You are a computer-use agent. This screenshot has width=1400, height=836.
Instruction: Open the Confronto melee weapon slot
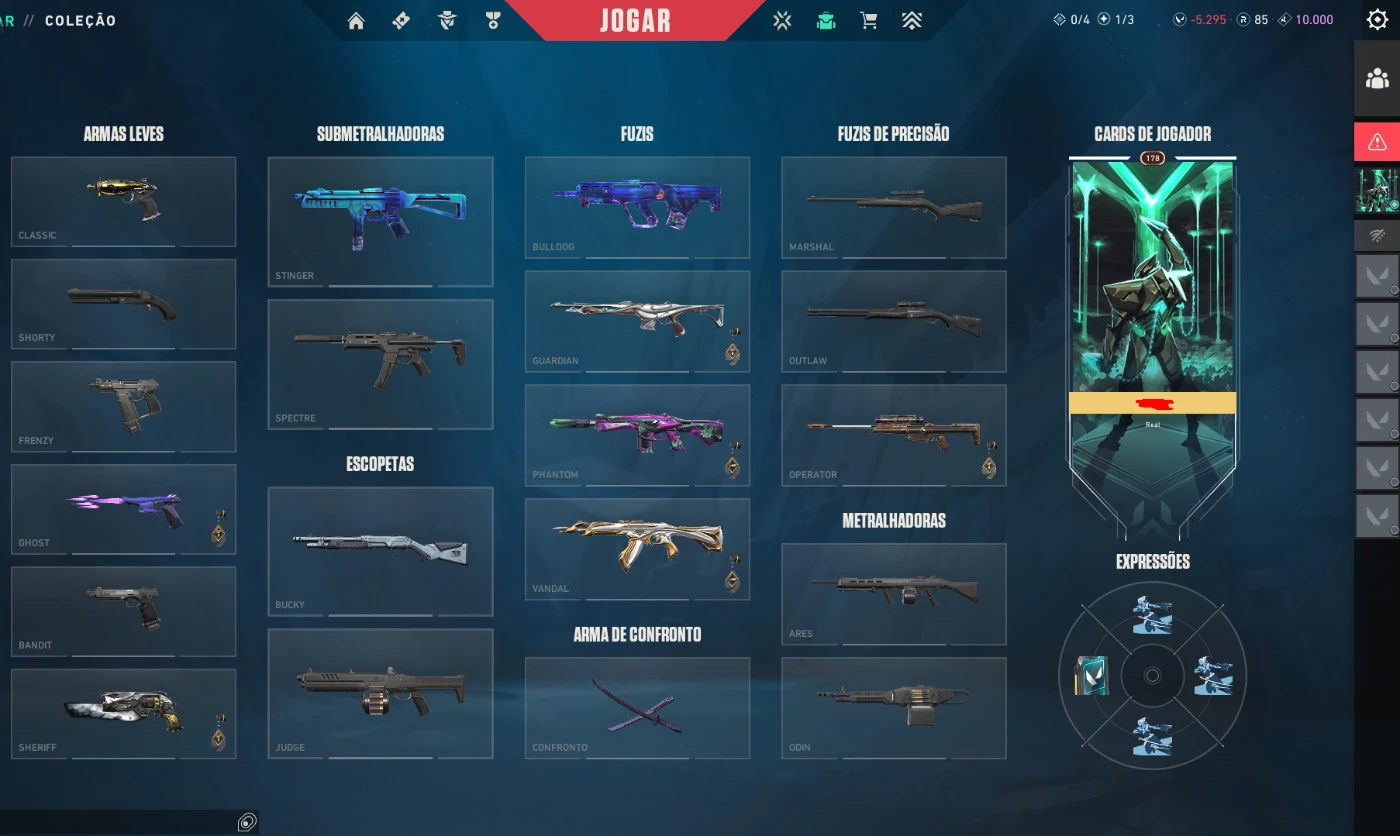click(637, 707)
